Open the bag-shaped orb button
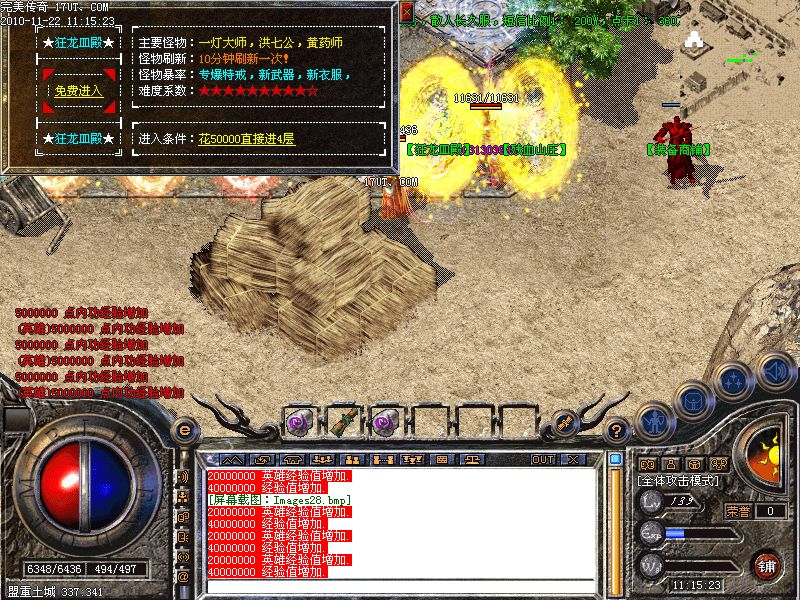This screenshot has height=600, width=800. tap(692, 399)
